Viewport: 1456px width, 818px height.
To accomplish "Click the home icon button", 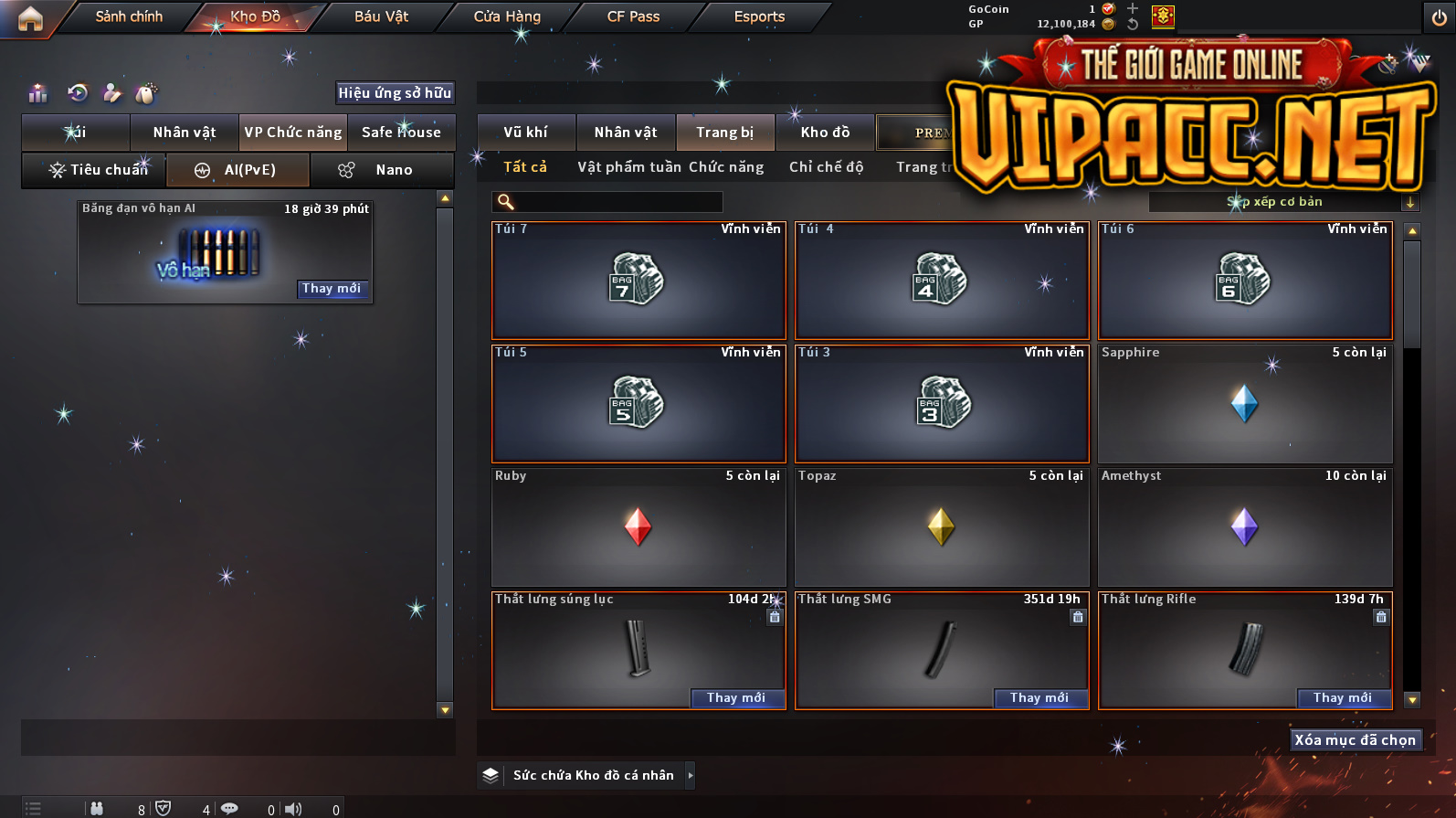I will point(30,18).
